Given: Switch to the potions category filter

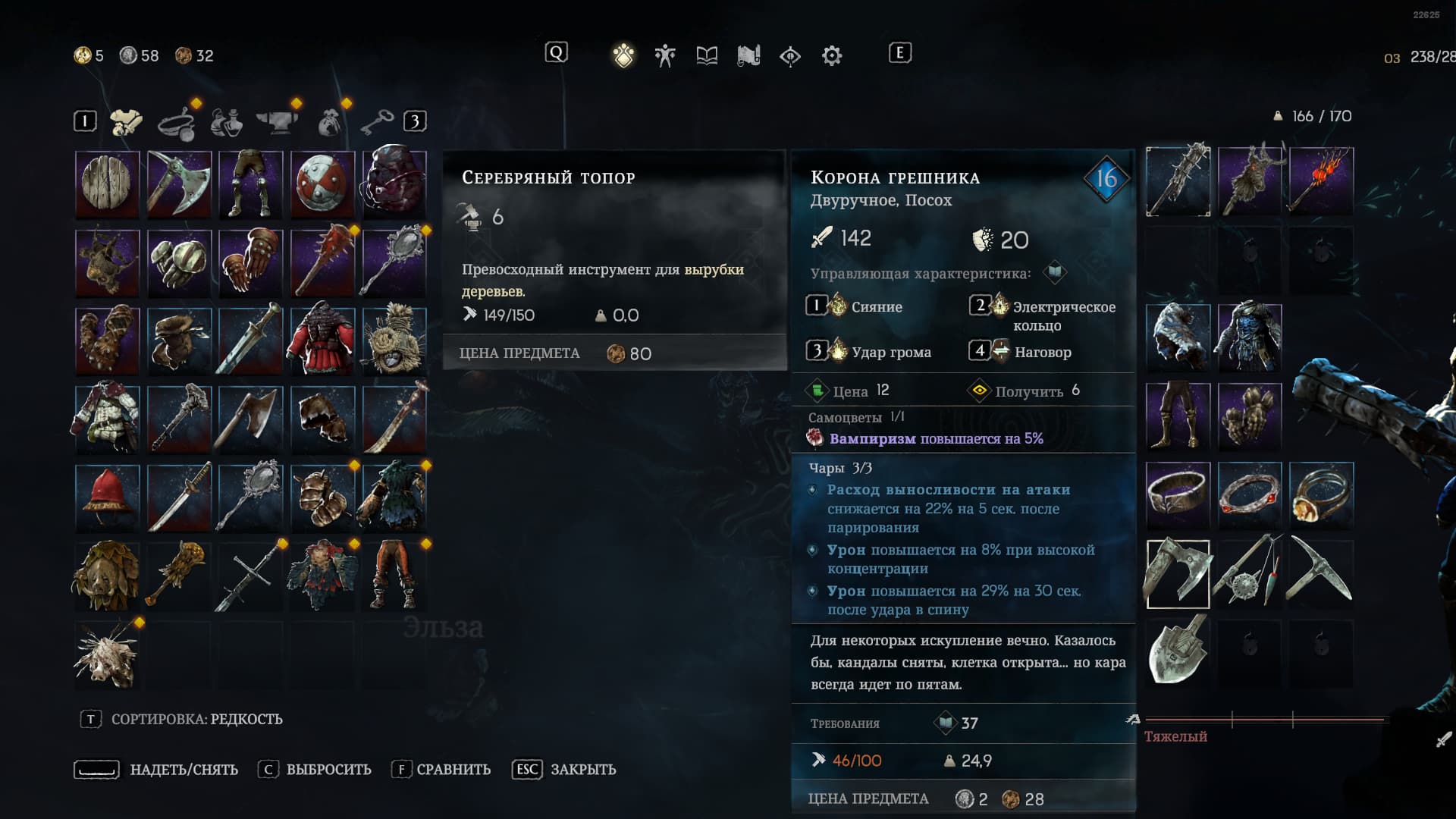Looking at the screenshot, I should point(227,121).
